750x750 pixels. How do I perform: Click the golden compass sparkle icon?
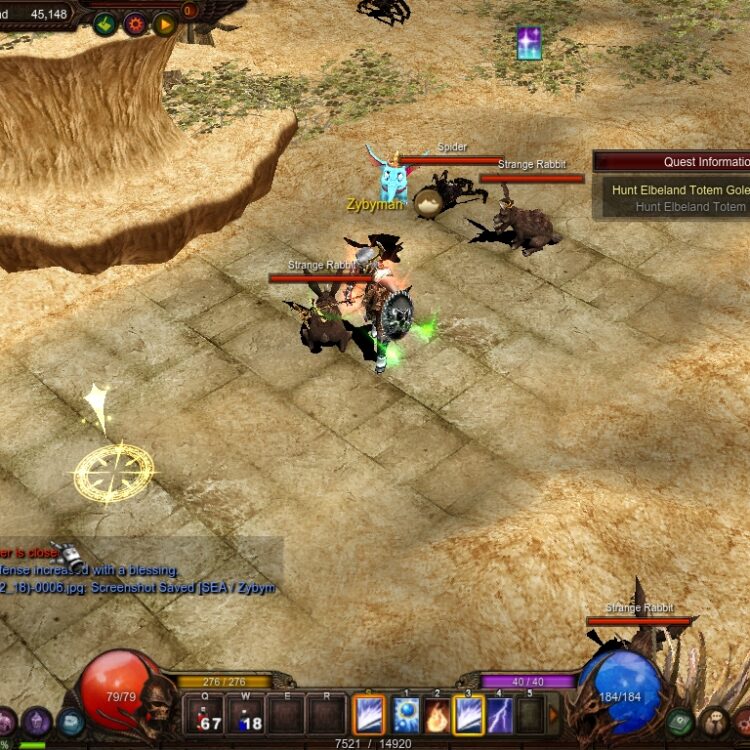pyautogui.click(x=113, y=472)
